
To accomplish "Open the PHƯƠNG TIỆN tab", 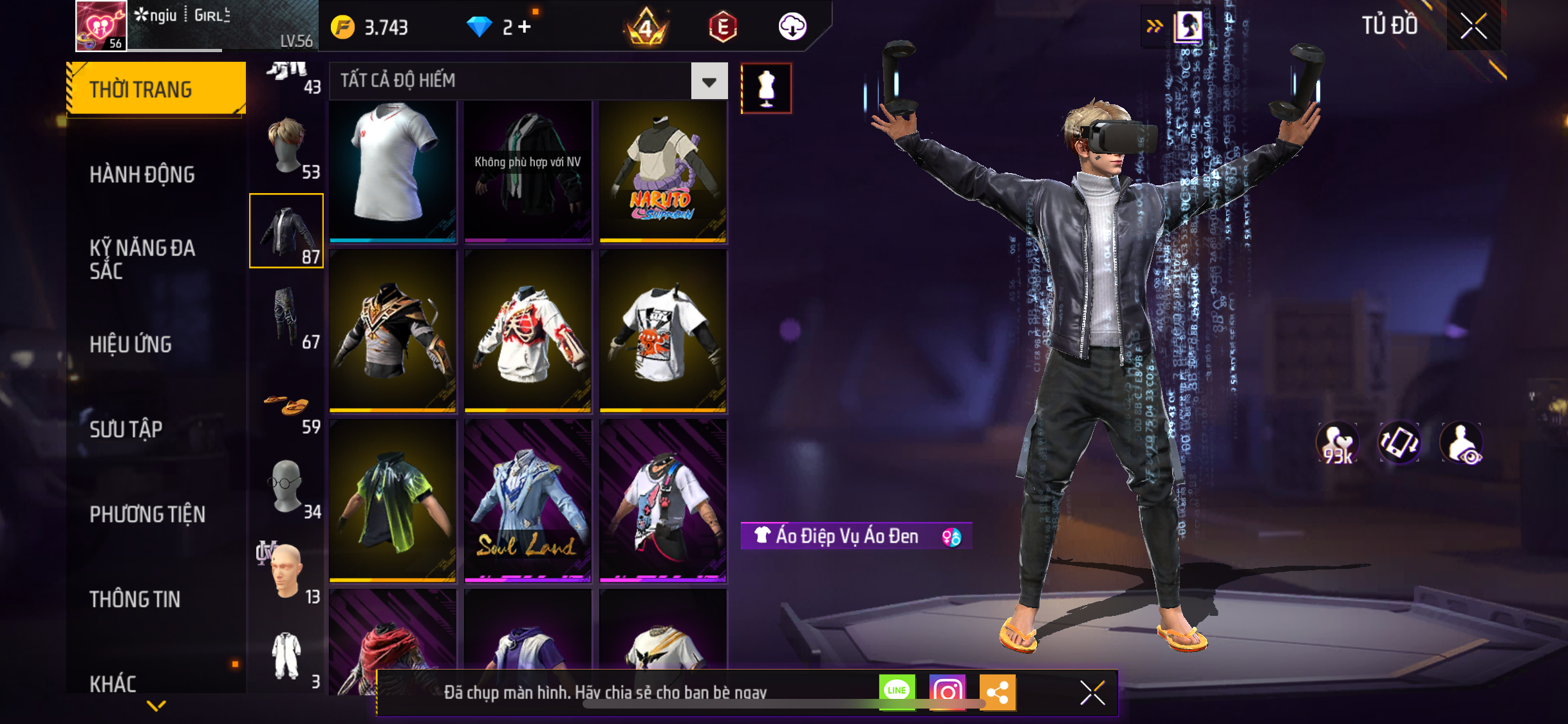I will (147, 514).
